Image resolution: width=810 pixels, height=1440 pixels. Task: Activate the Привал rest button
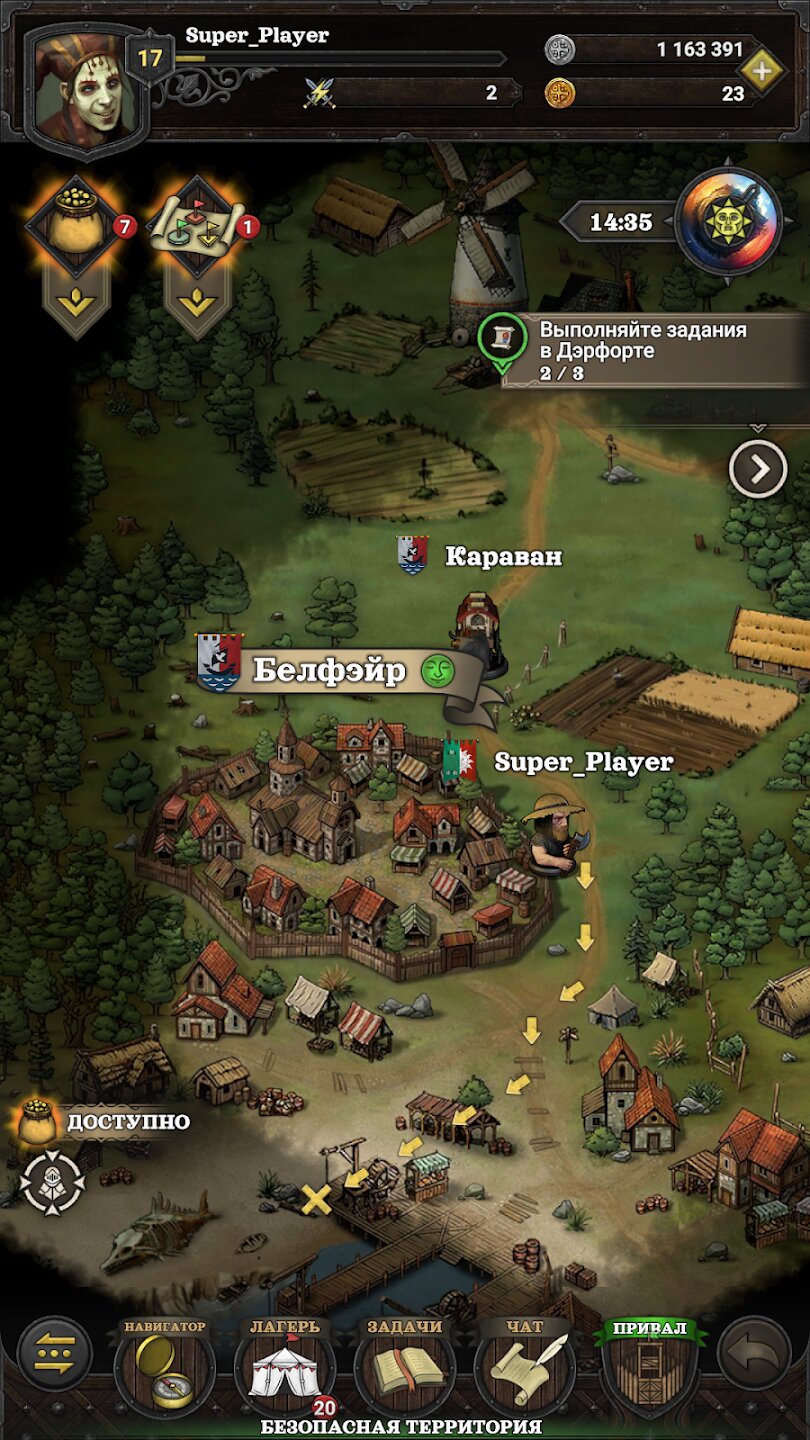pos(650,1367)
